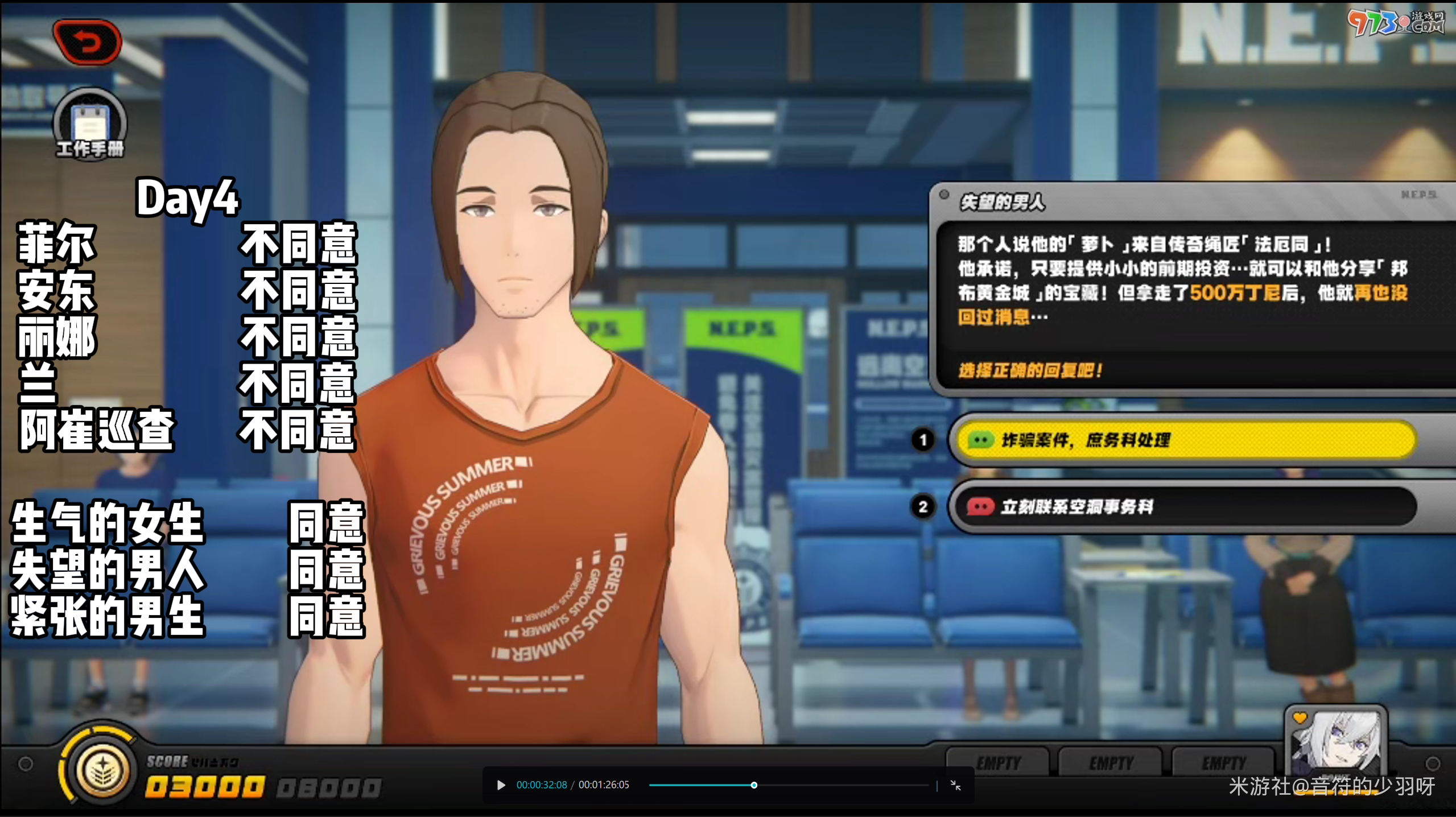Select reply 立刻联系空洞事务科

point(1186,506)
